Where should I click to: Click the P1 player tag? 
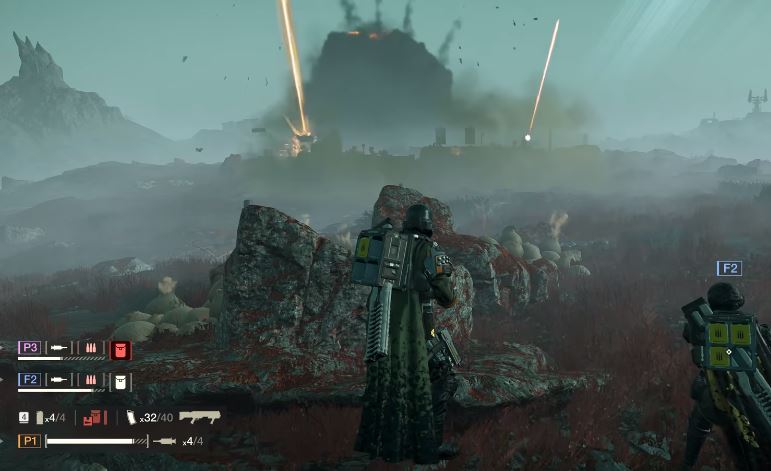pos(29,441)
